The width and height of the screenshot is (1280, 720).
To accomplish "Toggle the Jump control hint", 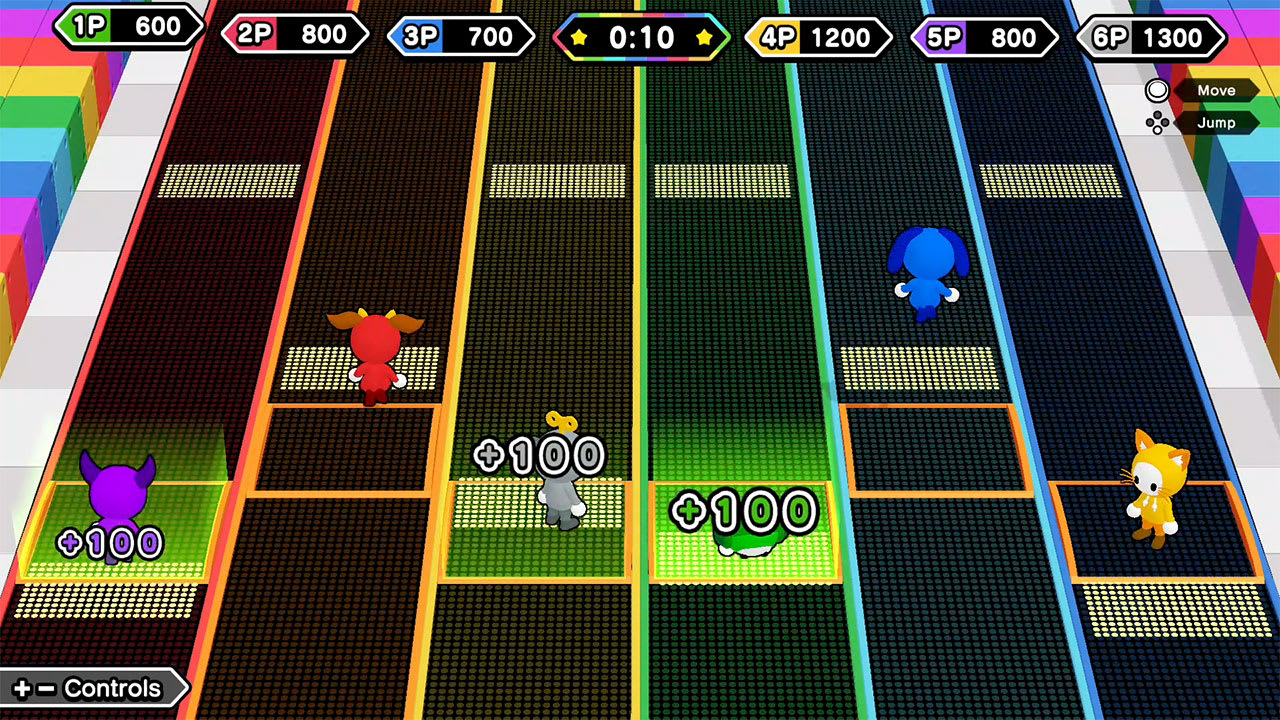I will pos(1216,122).
